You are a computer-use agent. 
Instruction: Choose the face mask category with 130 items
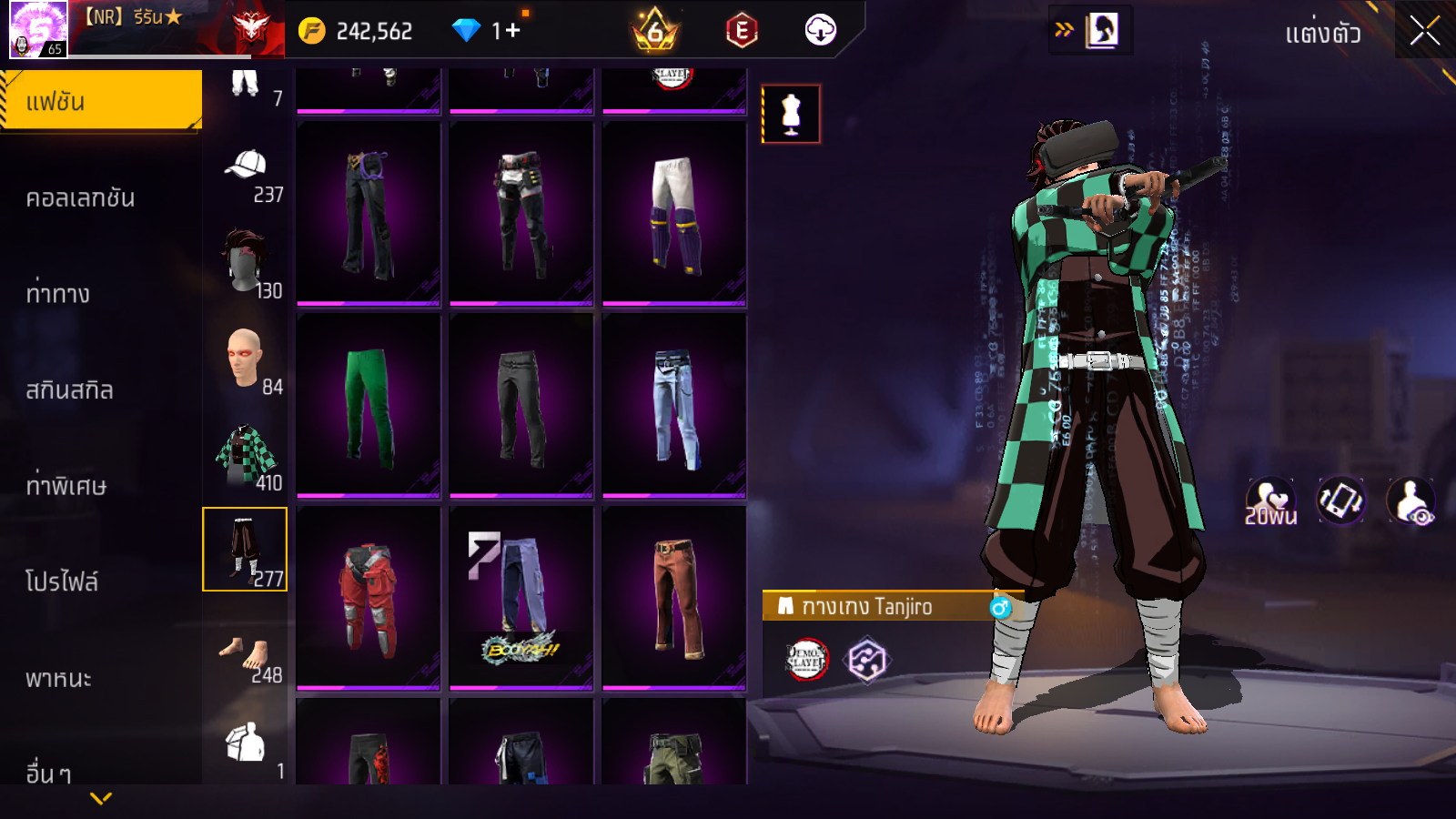coord(246,263)
